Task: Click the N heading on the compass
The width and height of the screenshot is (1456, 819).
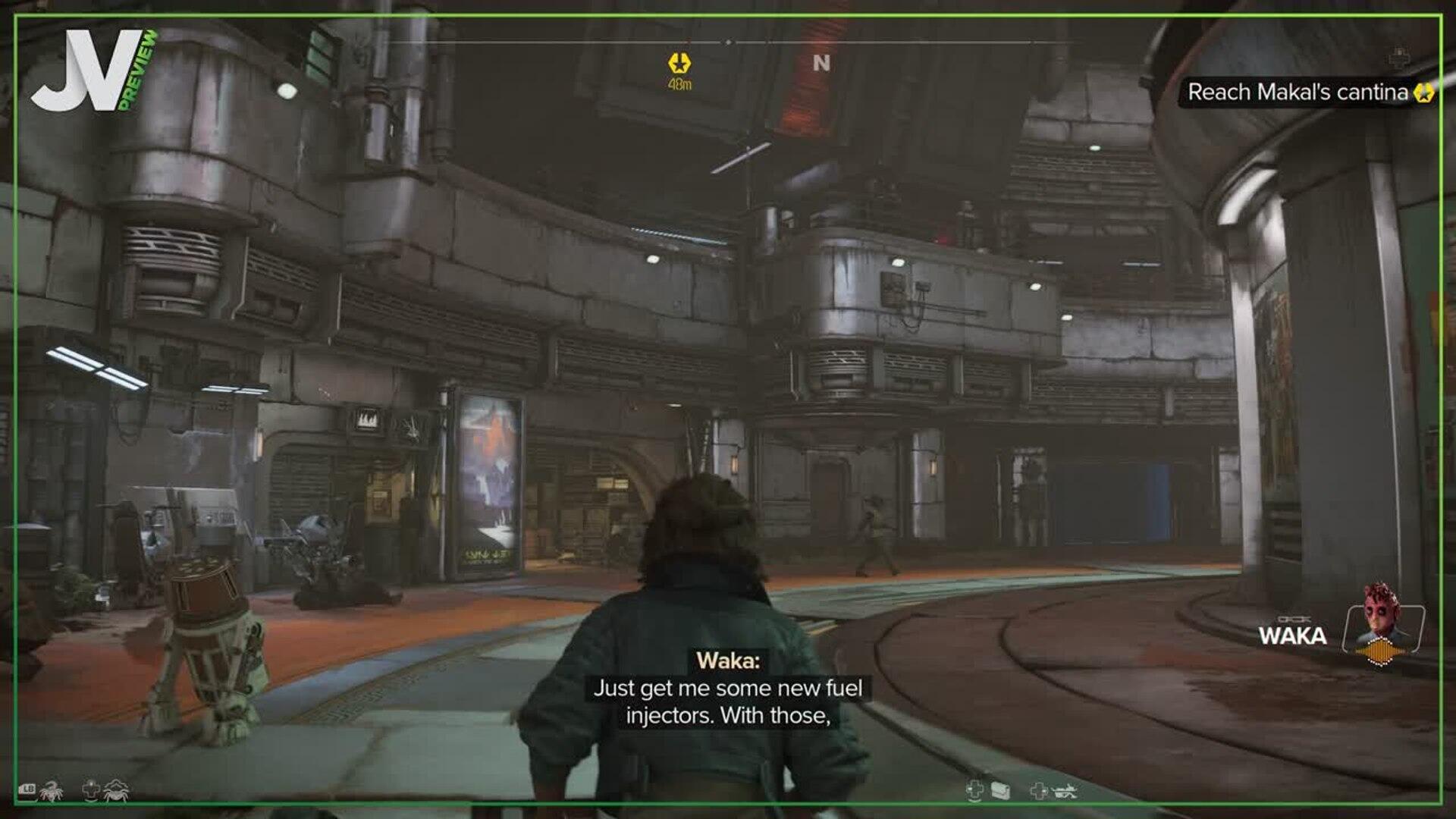Action: 821,63
